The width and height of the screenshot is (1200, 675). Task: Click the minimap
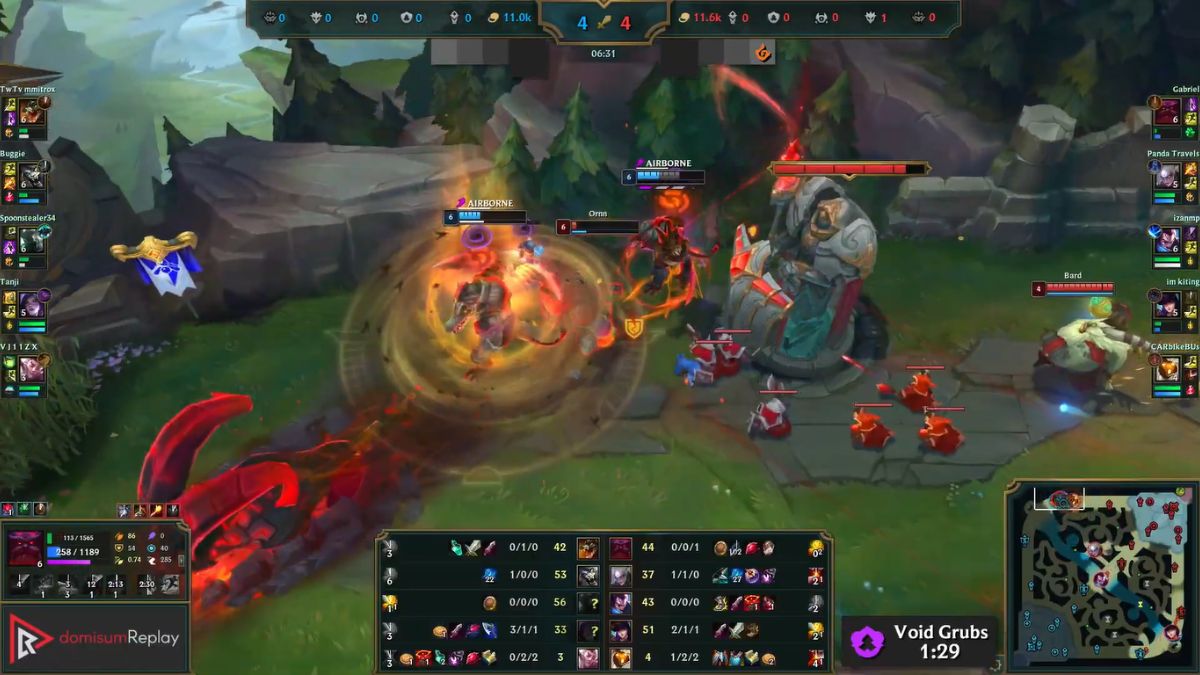click(x=1101, y=577)
